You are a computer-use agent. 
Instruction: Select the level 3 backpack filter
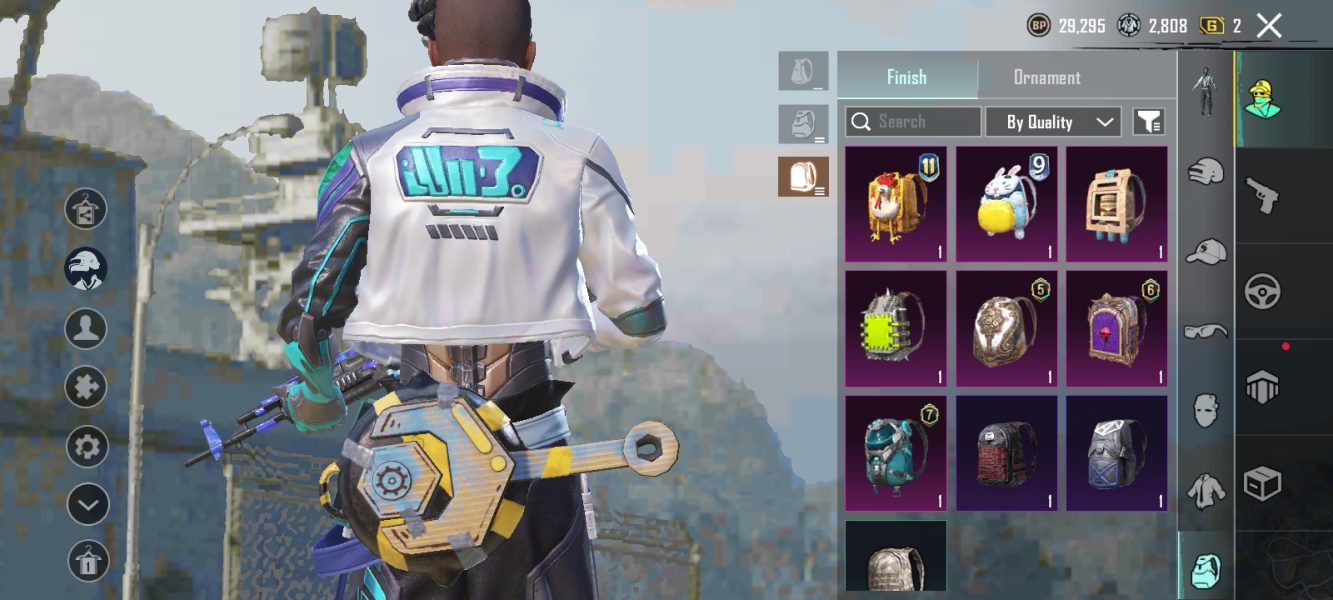pos(803,177)
